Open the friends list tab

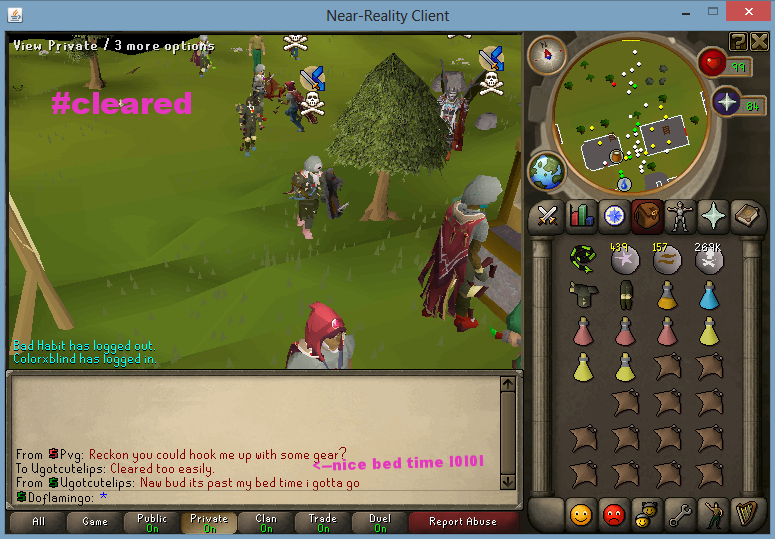point(581,515)
